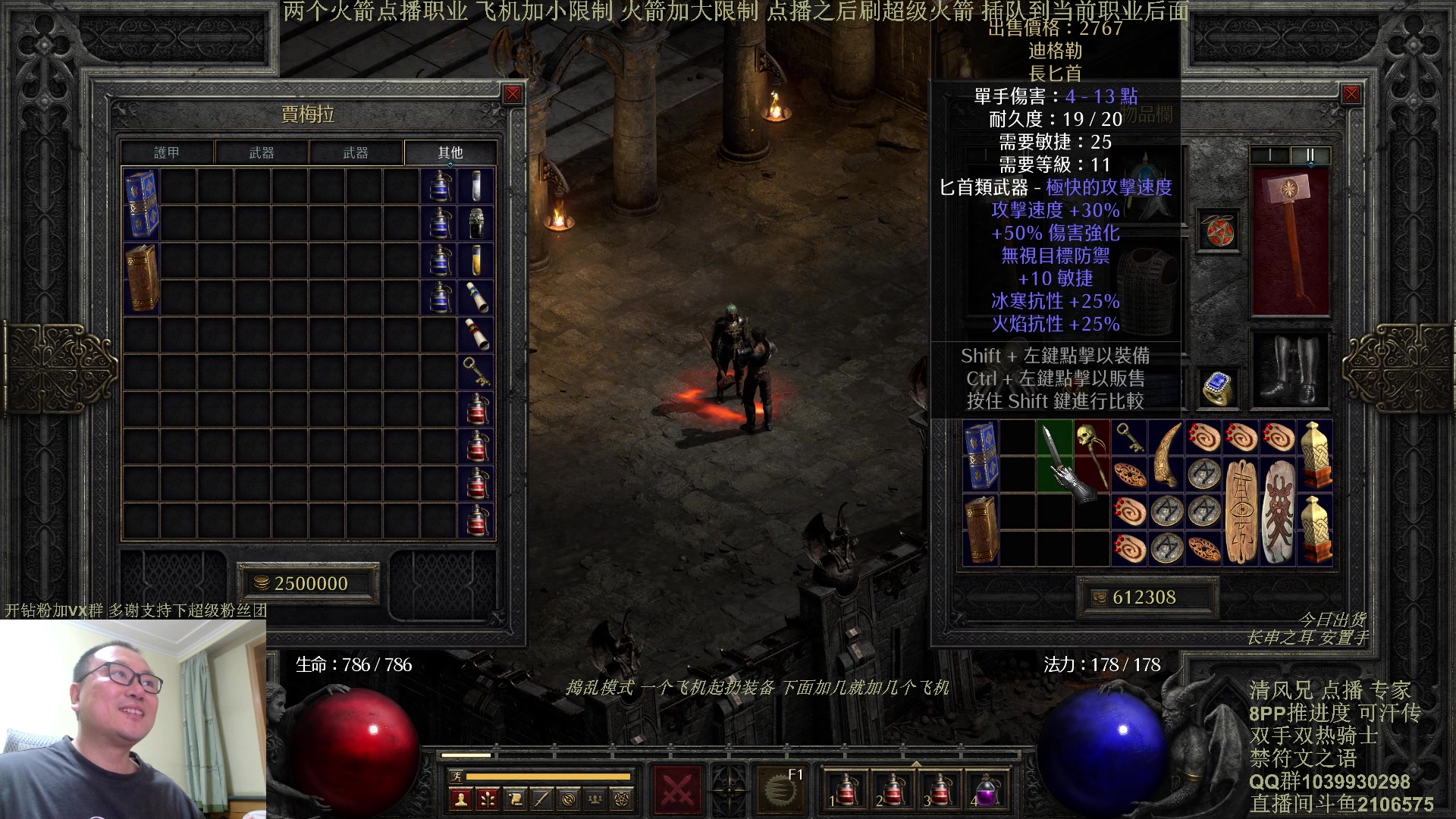Open the F1 right-click skill selector

(x=781, y=790)
